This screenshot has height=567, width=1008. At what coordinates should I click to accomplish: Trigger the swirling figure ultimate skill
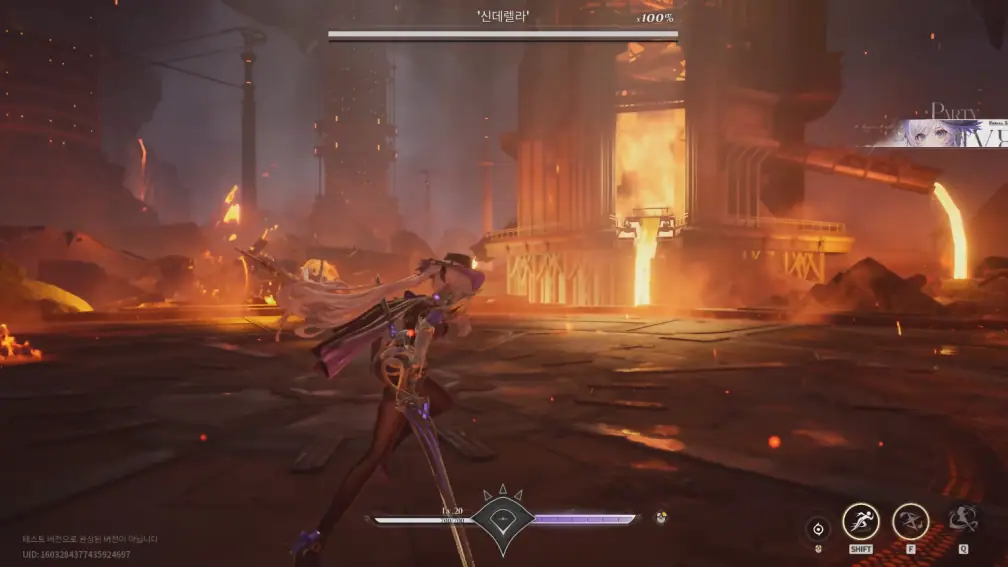pos(963,519)
